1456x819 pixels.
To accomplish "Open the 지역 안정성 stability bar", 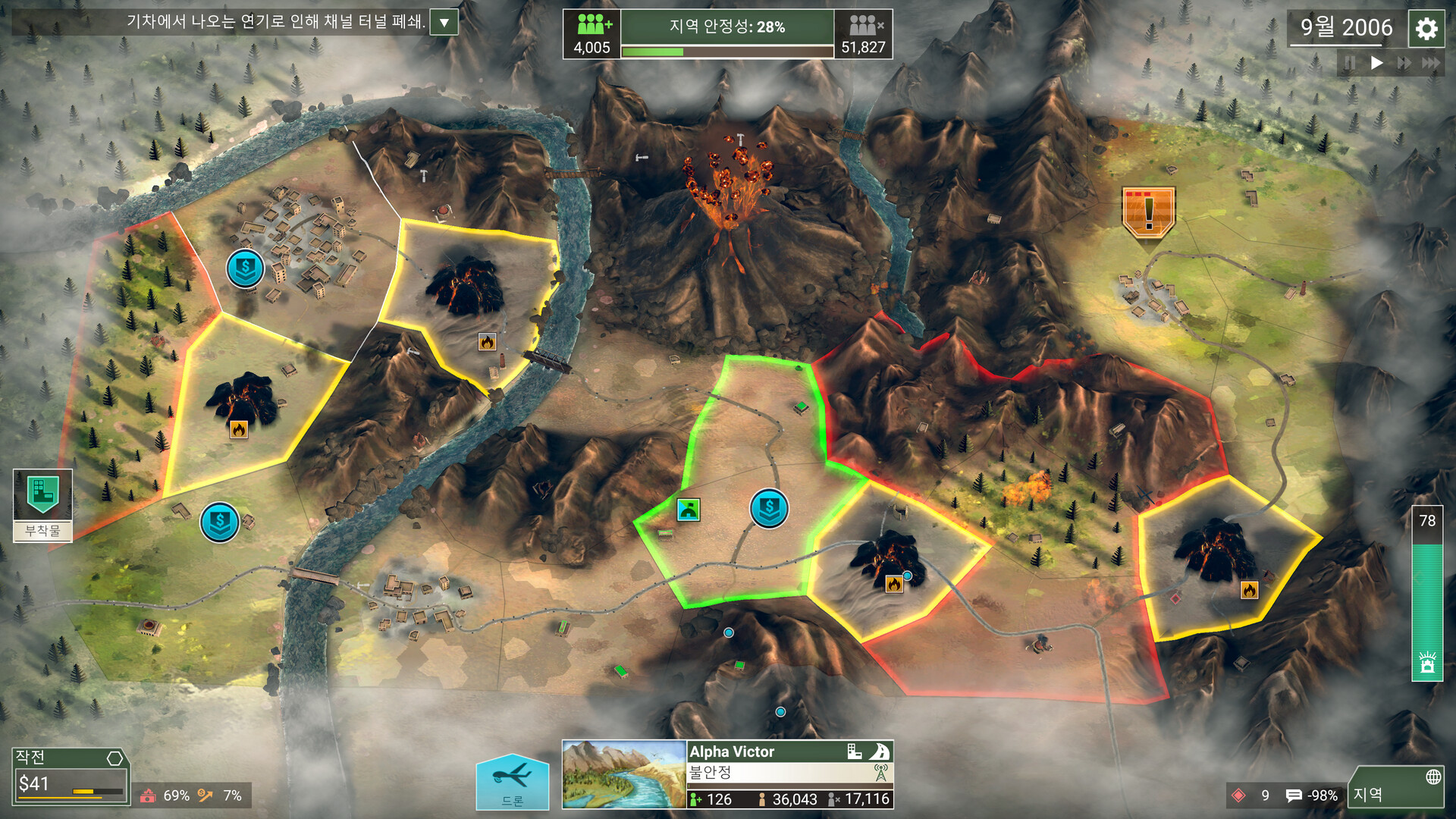I will click(x=727, y=34).
